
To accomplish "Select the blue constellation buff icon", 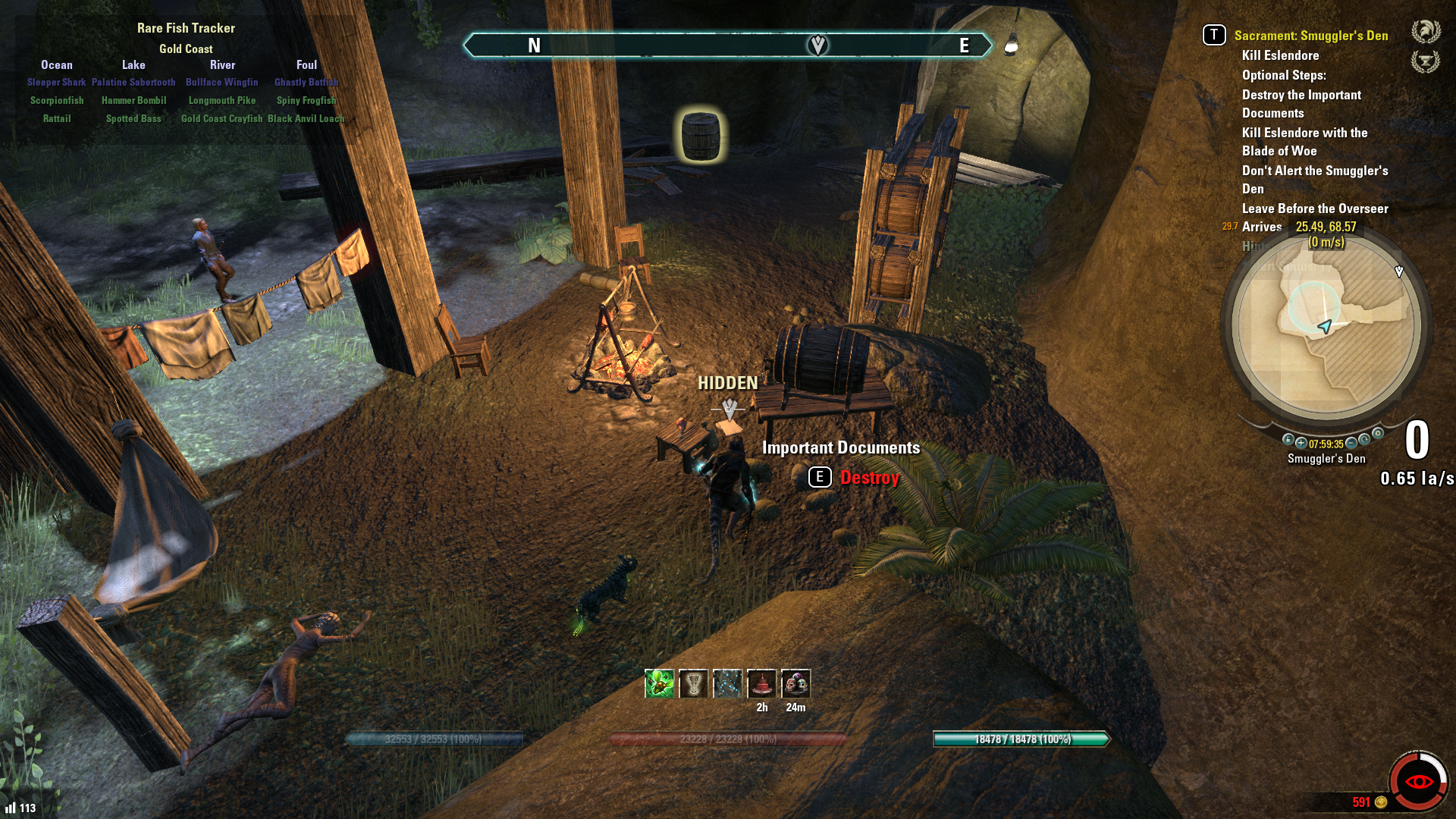I will tap(727, 684).
